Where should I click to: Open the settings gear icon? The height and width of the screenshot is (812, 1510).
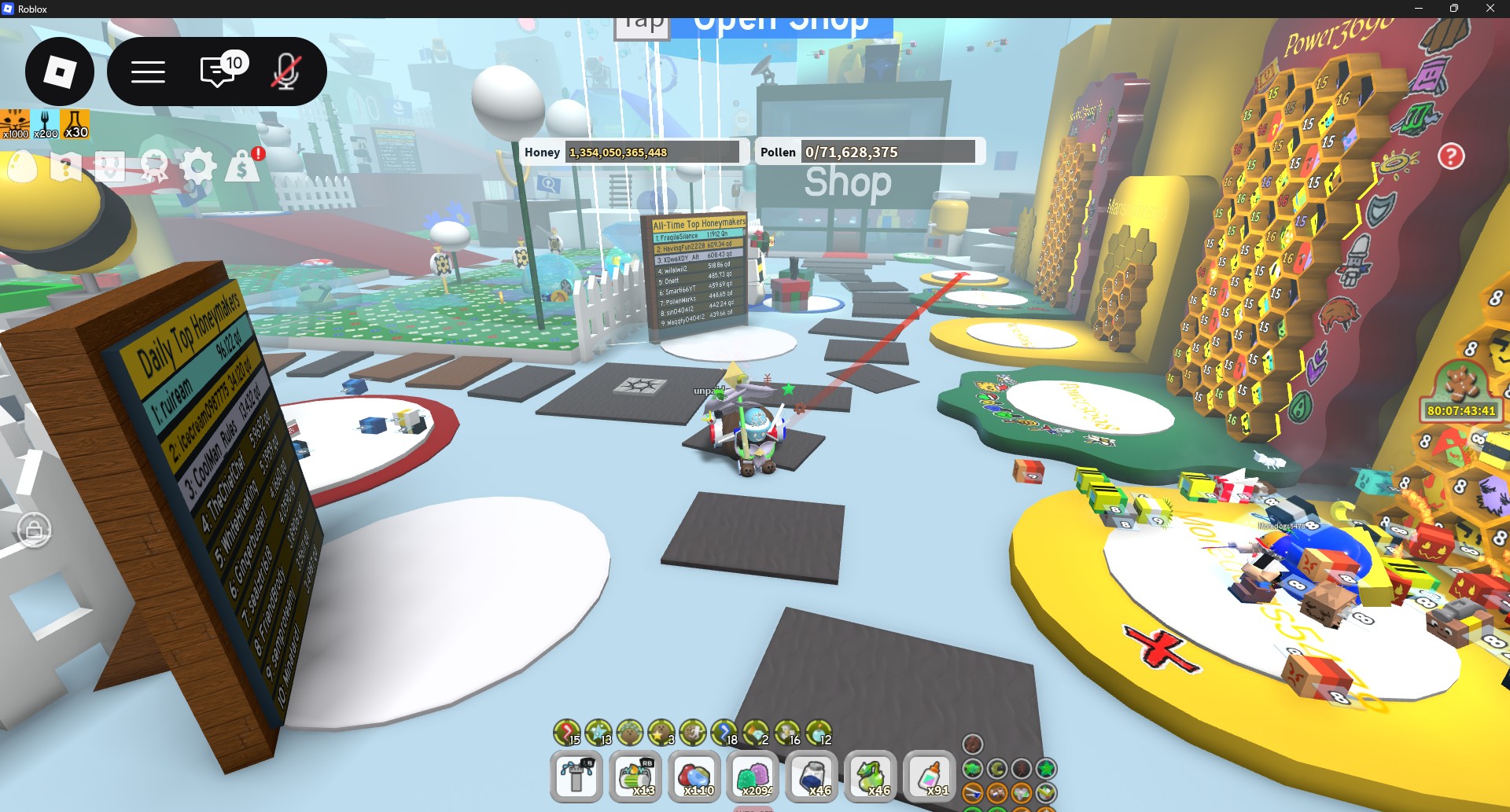[199, 167]
